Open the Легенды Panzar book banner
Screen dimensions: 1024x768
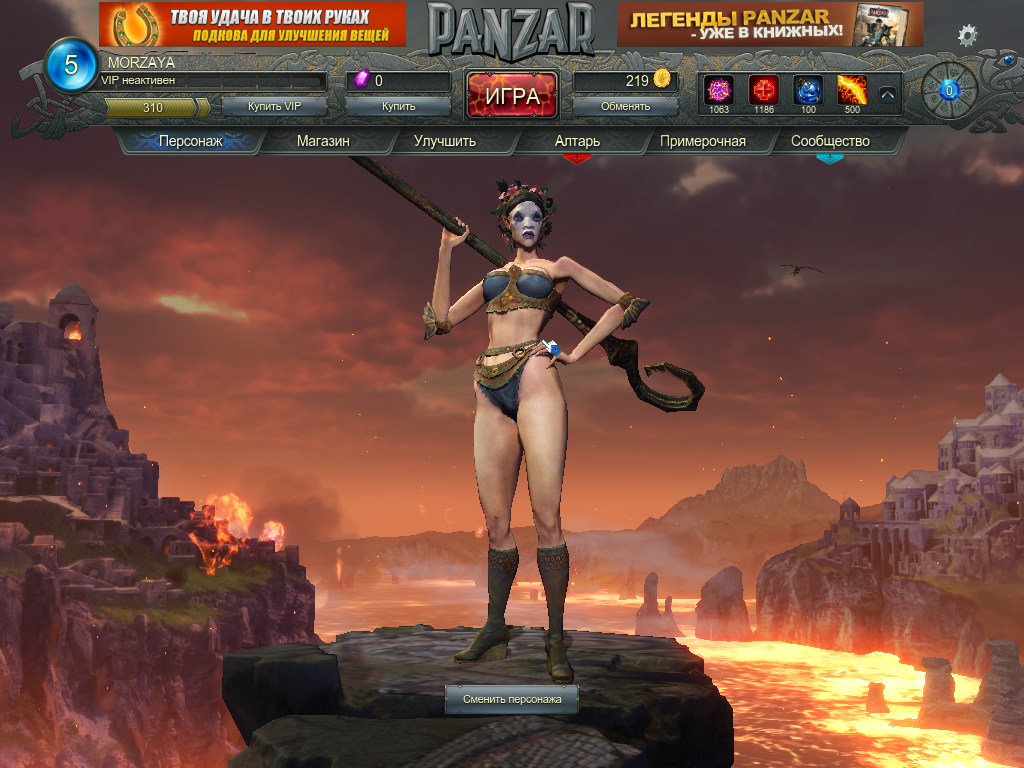click(770, 24)
